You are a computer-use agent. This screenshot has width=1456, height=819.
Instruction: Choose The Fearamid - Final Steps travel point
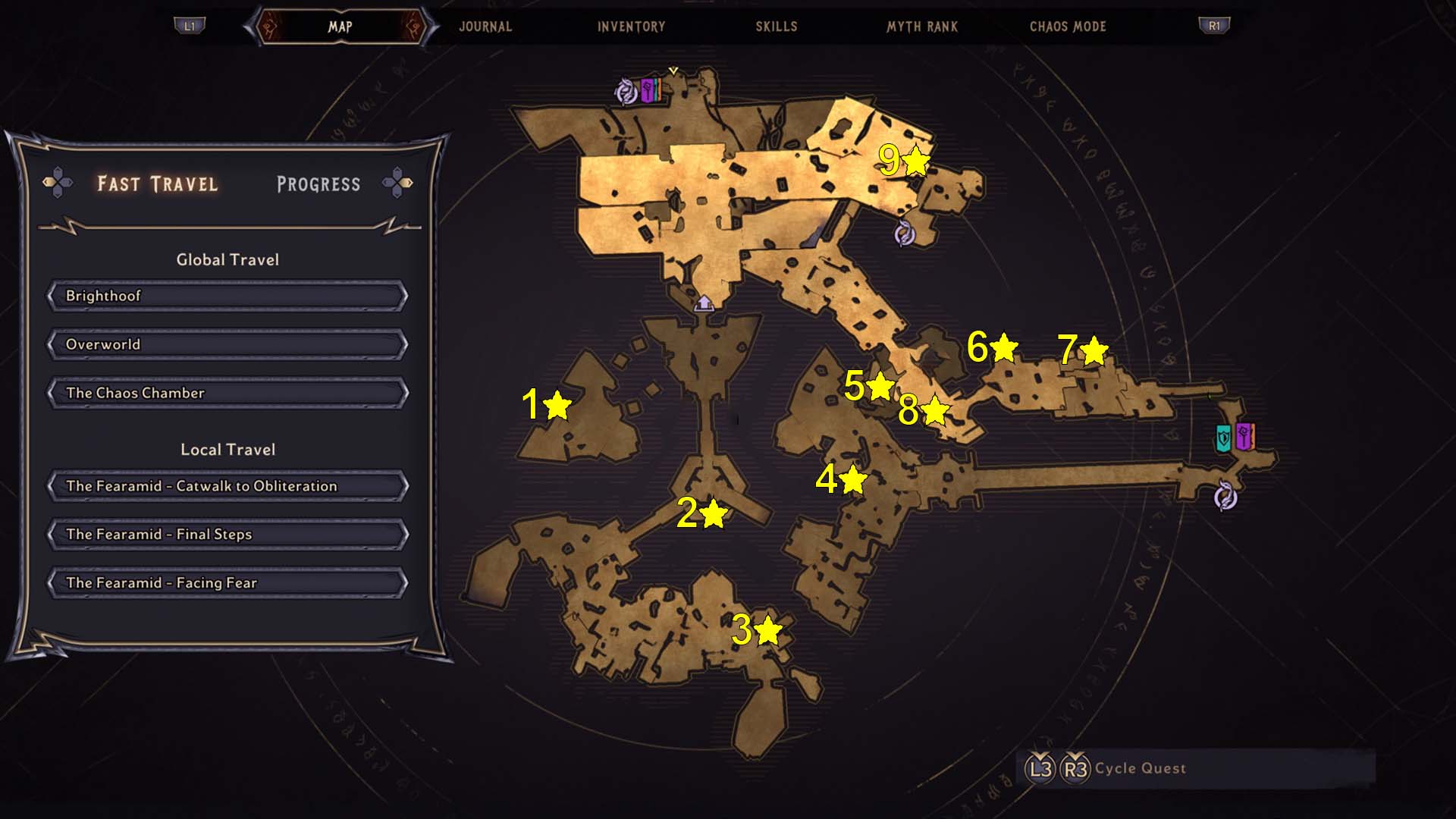[226, 534]
